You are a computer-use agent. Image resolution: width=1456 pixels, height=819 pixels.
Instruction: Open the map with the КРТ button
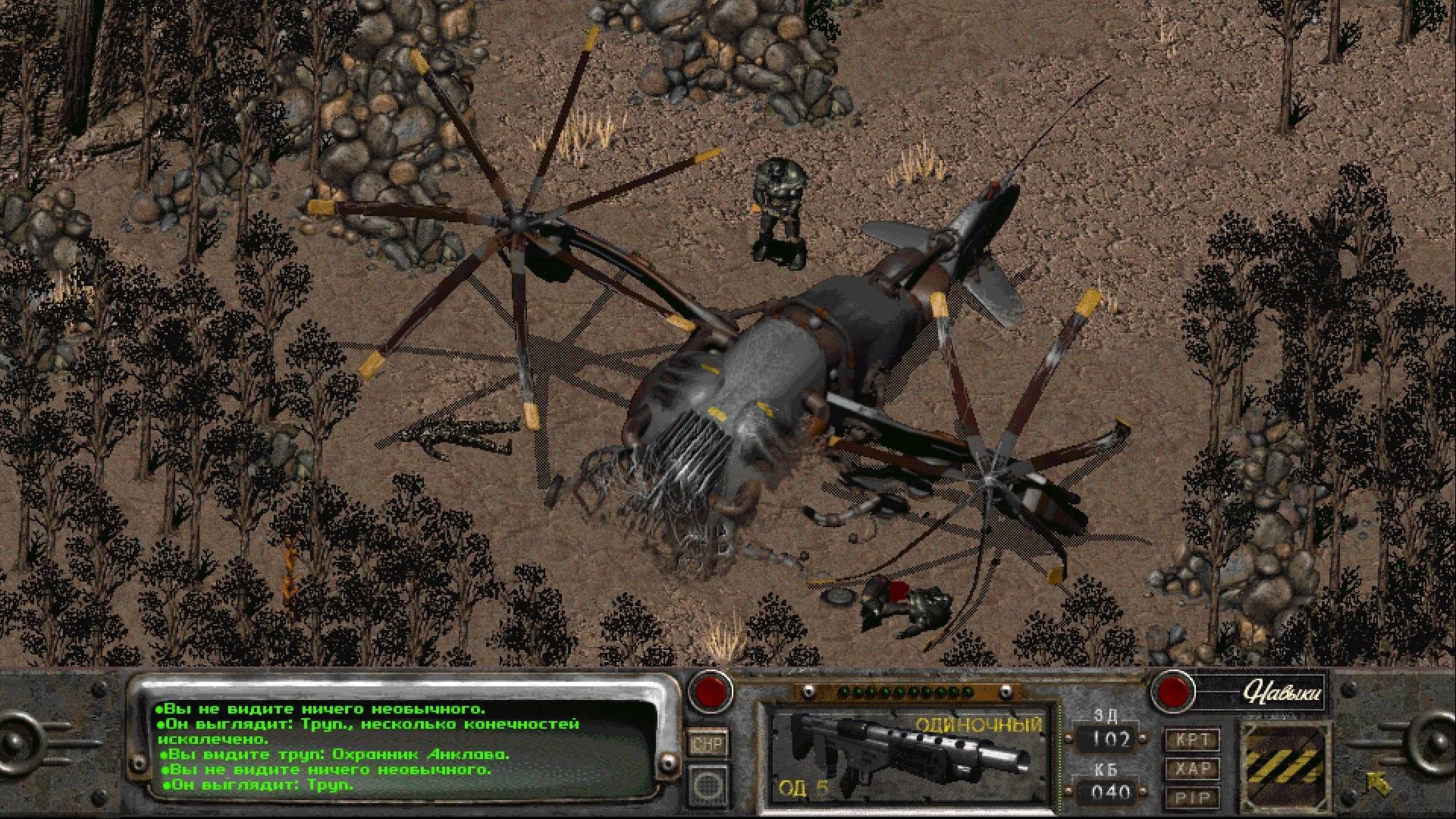[x=1191, y=739]
